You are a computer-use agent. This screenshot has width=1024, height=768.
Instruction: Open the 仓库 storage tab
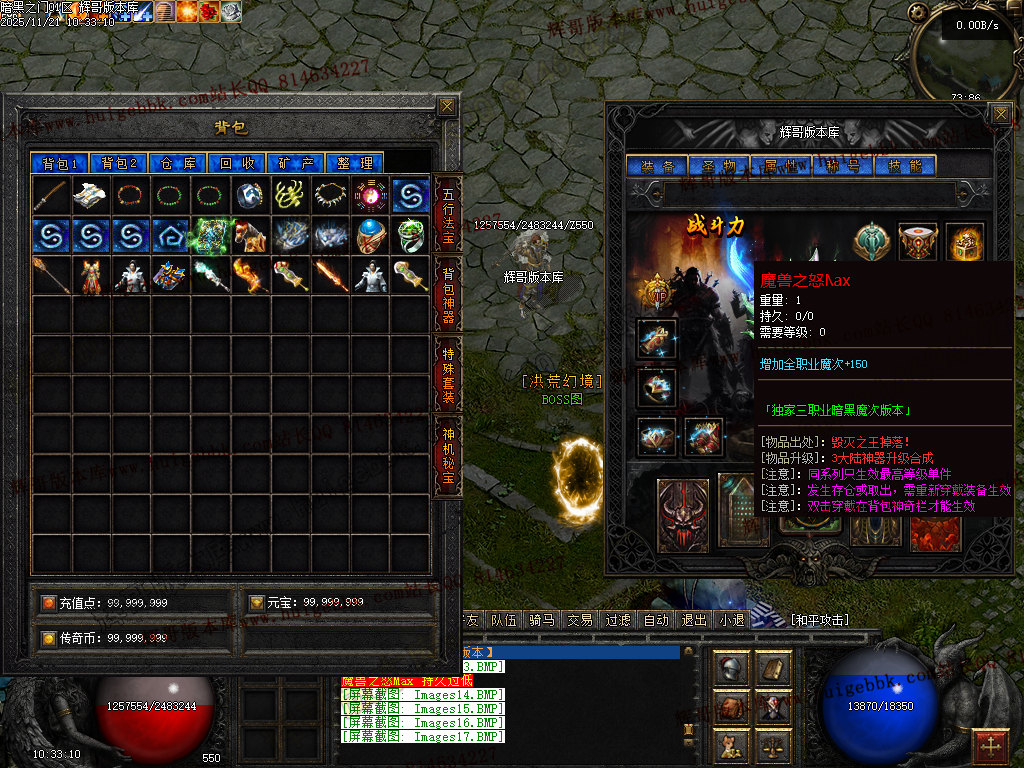(x=178, y=163)
